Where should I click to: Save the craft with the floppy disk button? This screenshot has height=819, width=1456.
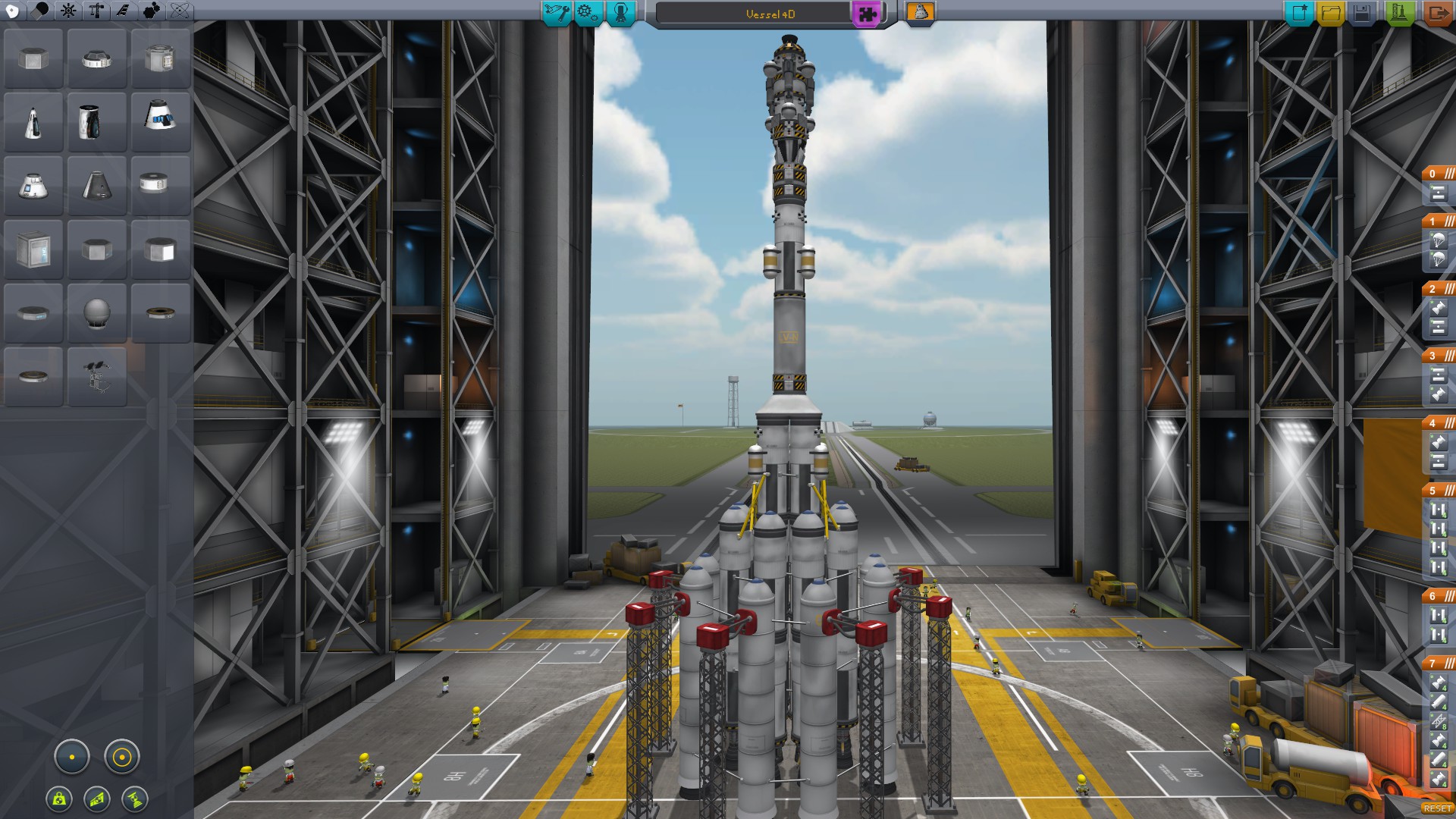pos(1363,13)
